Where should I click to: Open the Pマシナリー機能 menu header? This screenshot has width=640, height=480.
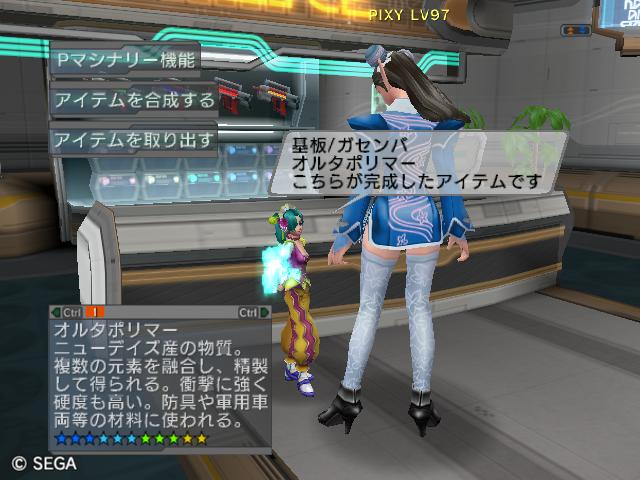tap(126, 60)
